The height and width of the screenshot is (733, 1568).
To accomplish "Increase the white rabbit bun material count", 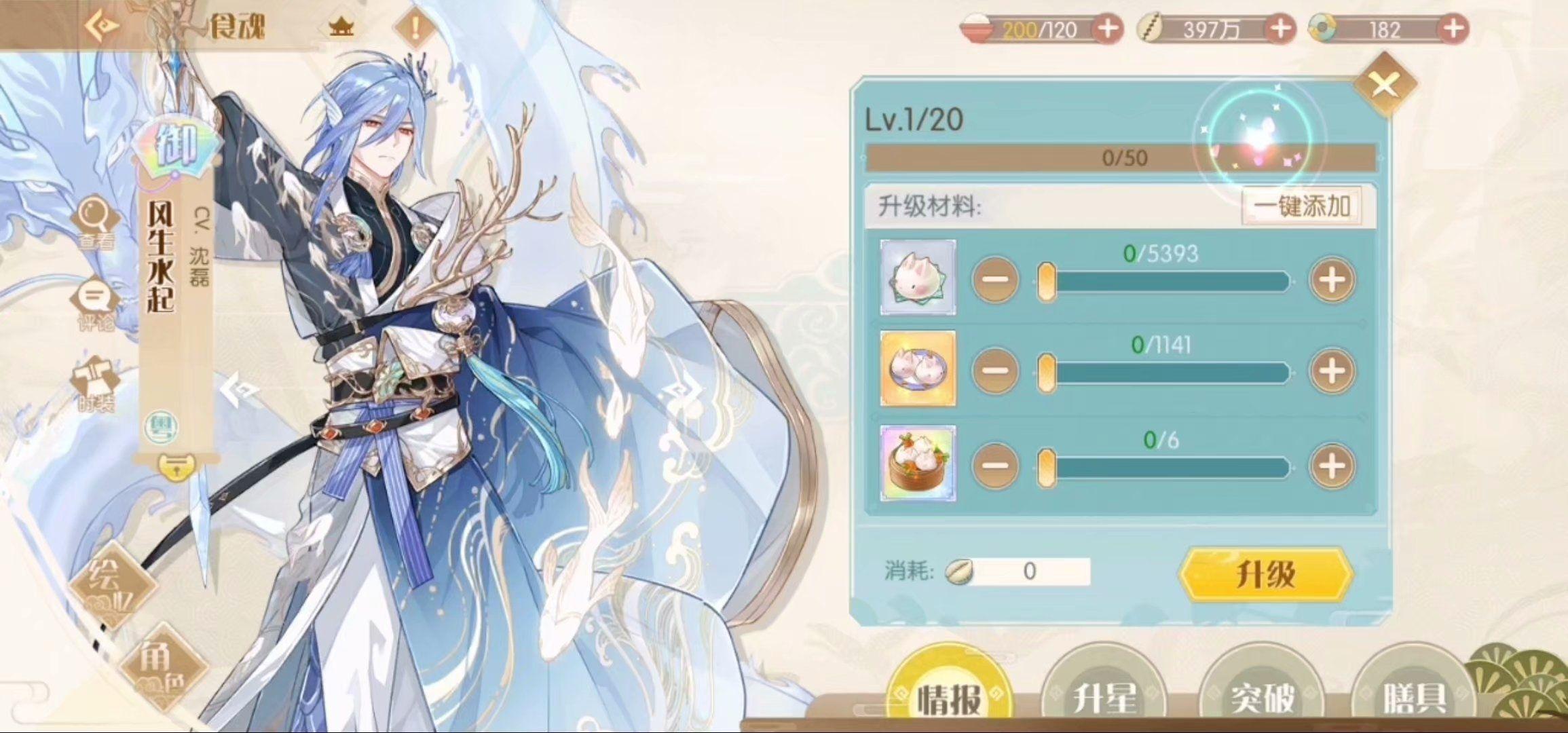I will pyautogui.click(x=1332, y=280).
